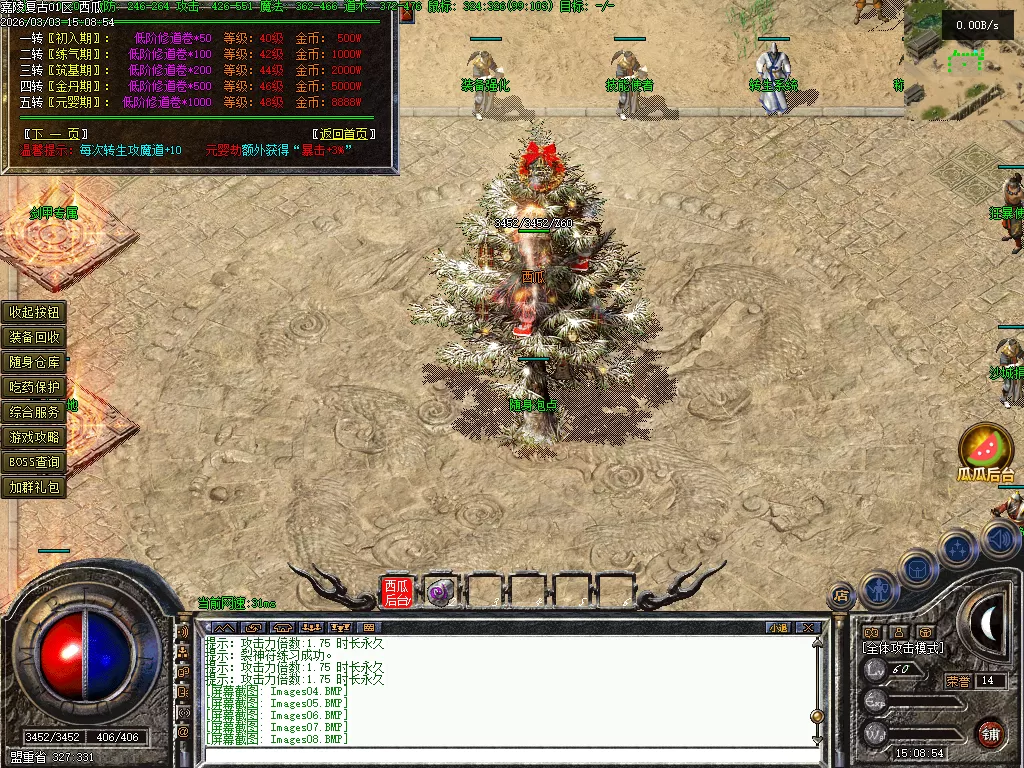This screenshot has height=768, width=1024.
Task: Open the 综合服务 general services menu
Action: [35, 412]
